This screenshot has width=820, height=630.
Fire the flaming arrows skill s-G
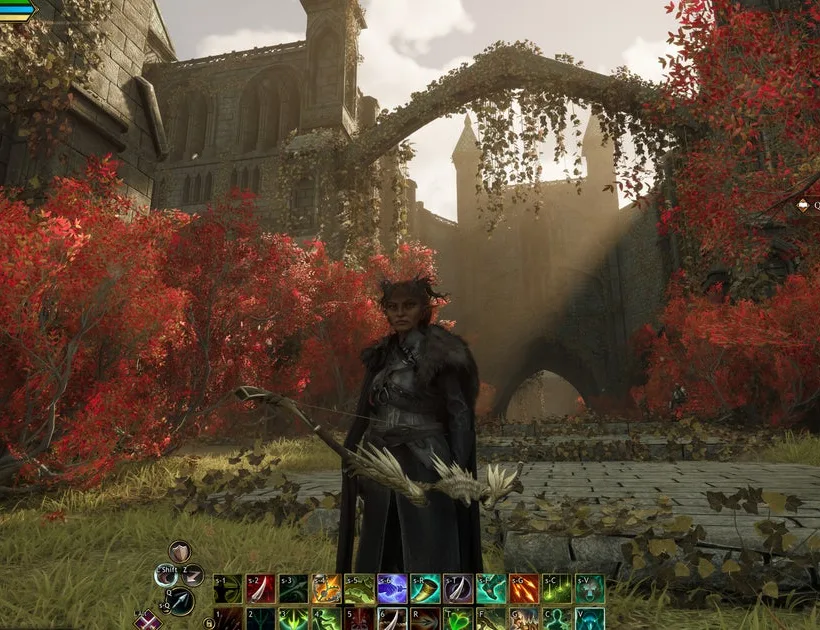(524, 589)
